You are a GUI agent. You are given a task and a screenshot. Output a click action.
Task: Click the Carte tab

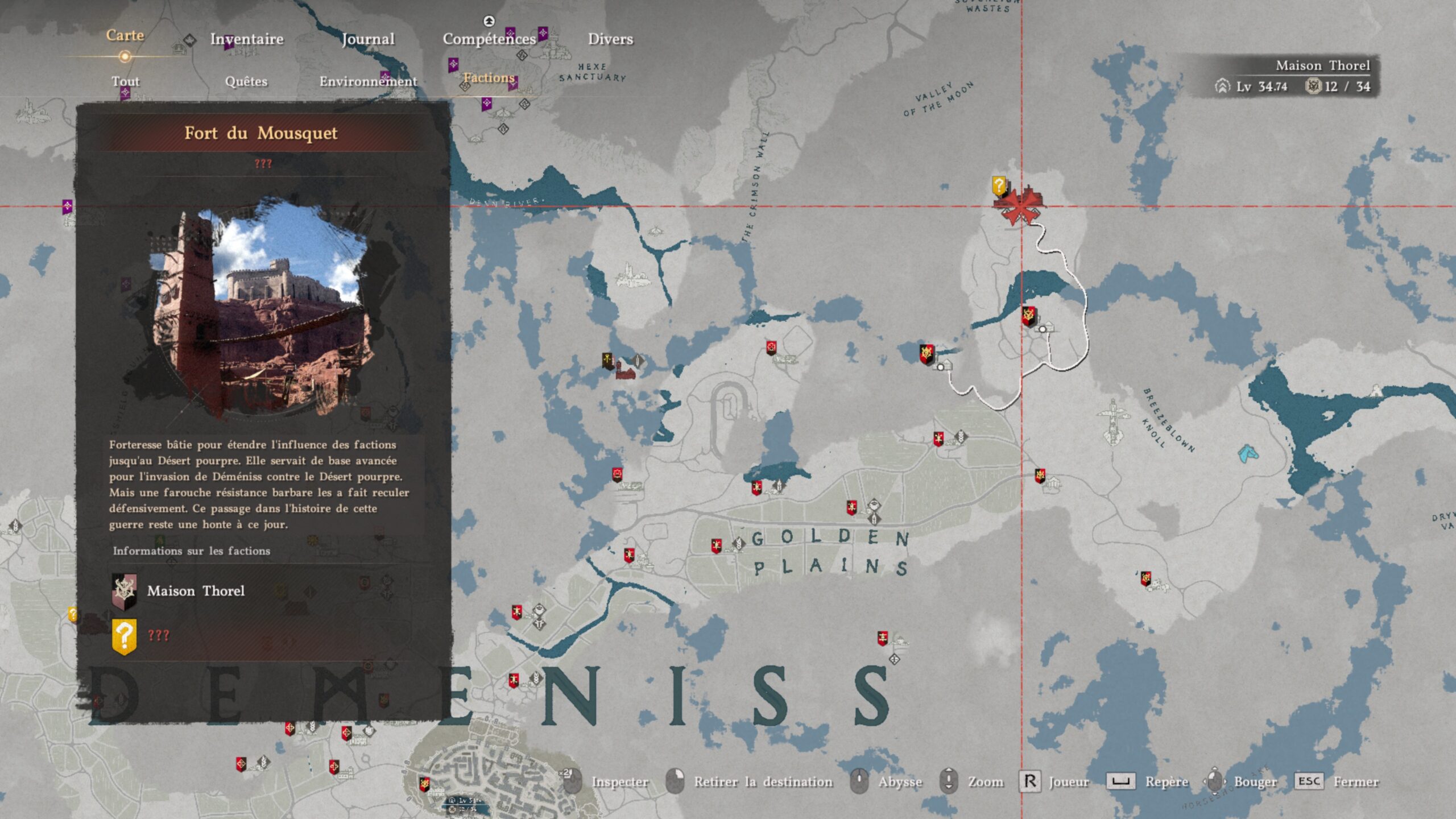125,36
